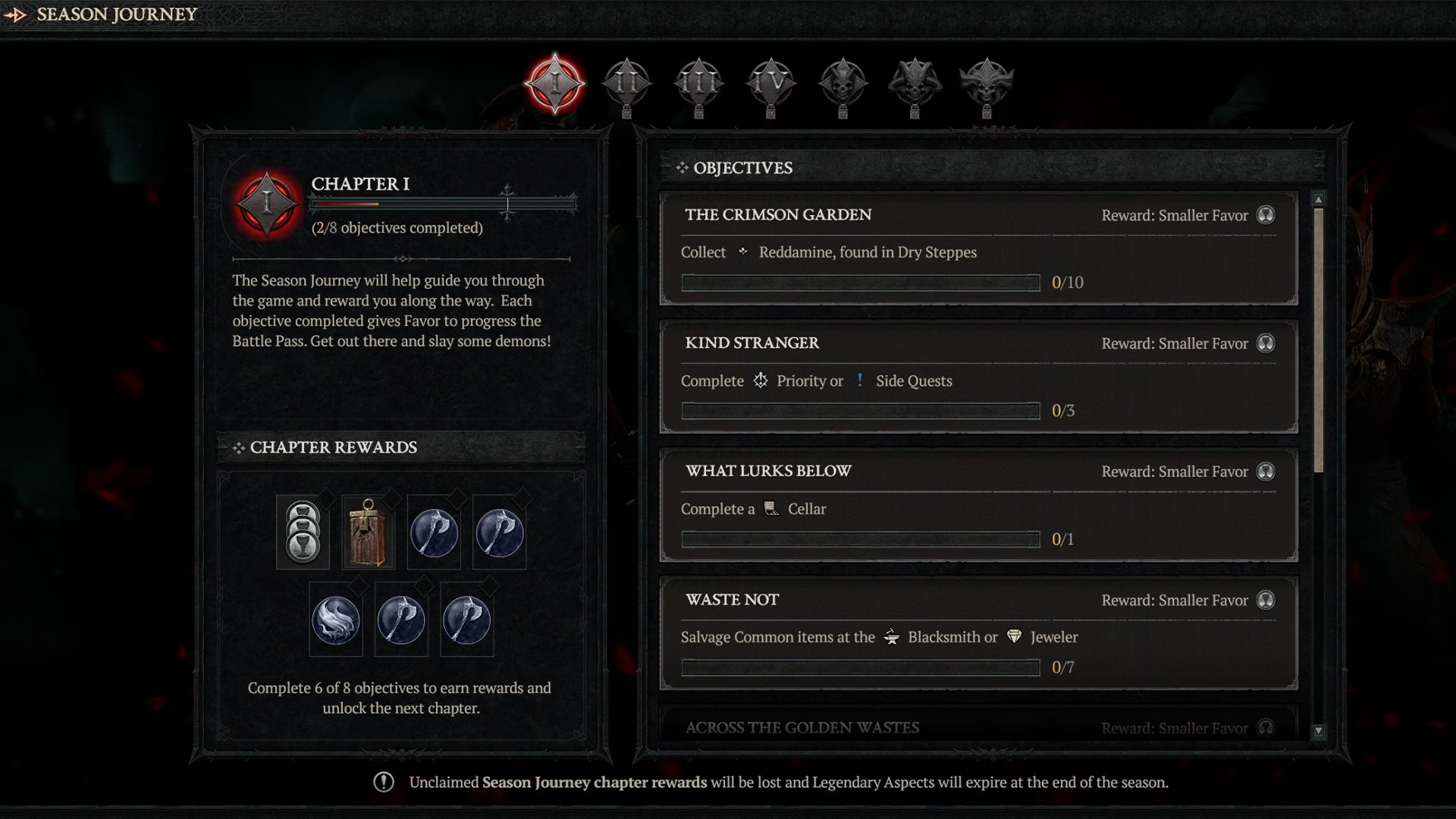Select the Chapter I tab

point(555,83)
